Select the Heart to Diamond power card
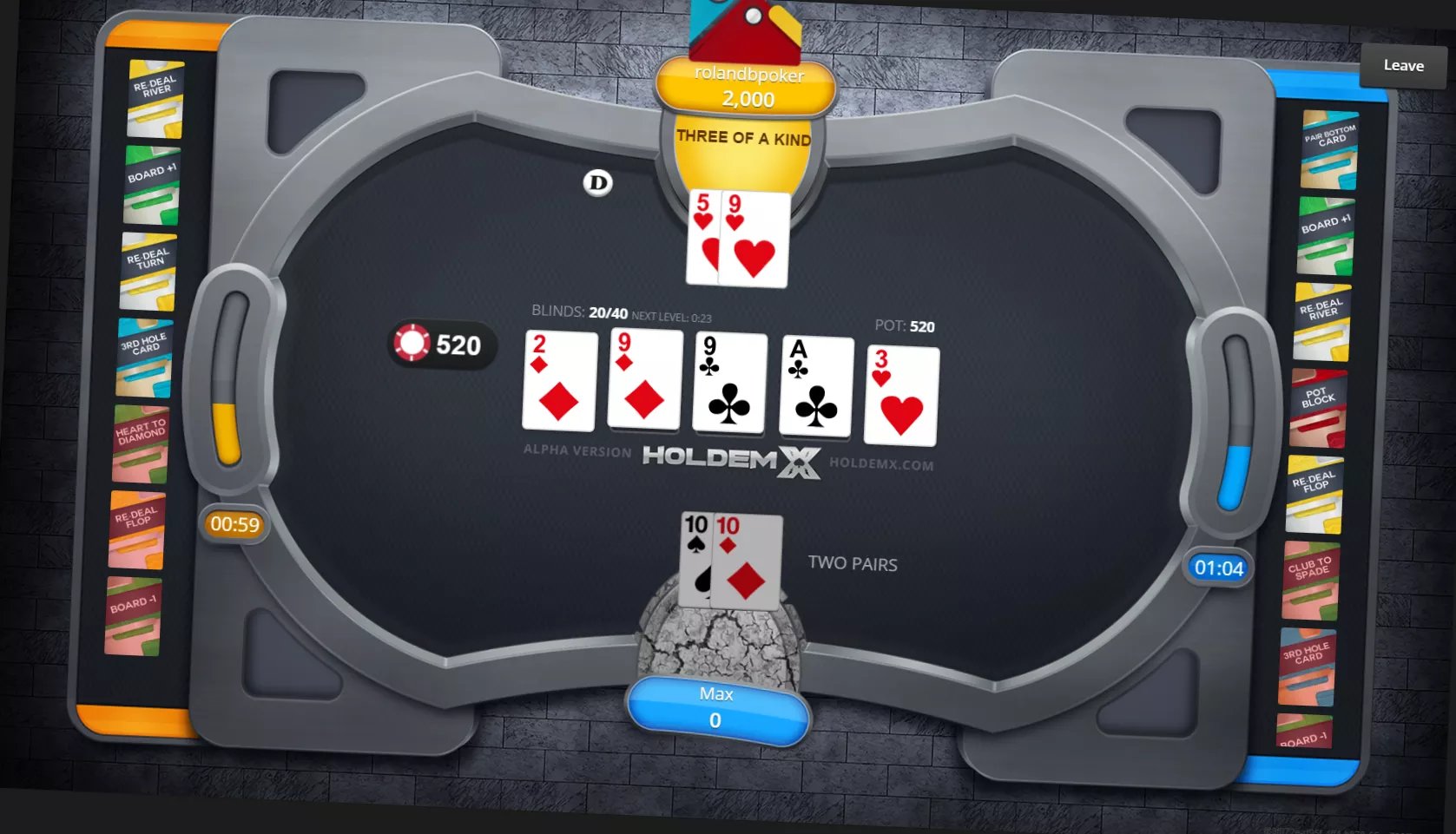 (141, 443)
